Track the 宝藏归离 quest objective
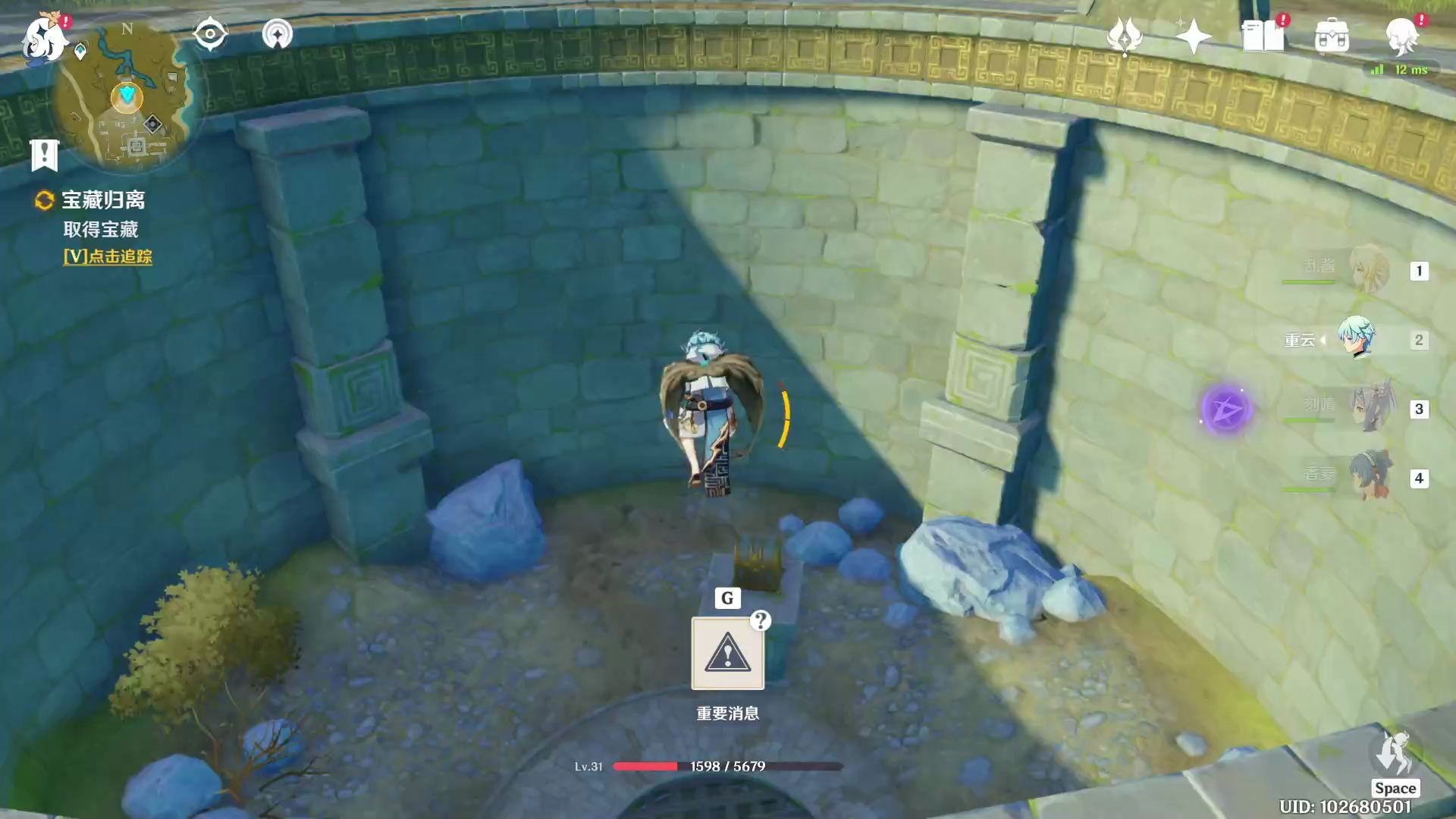Viewport: 1456px width, 819px height. pos(107,256)
